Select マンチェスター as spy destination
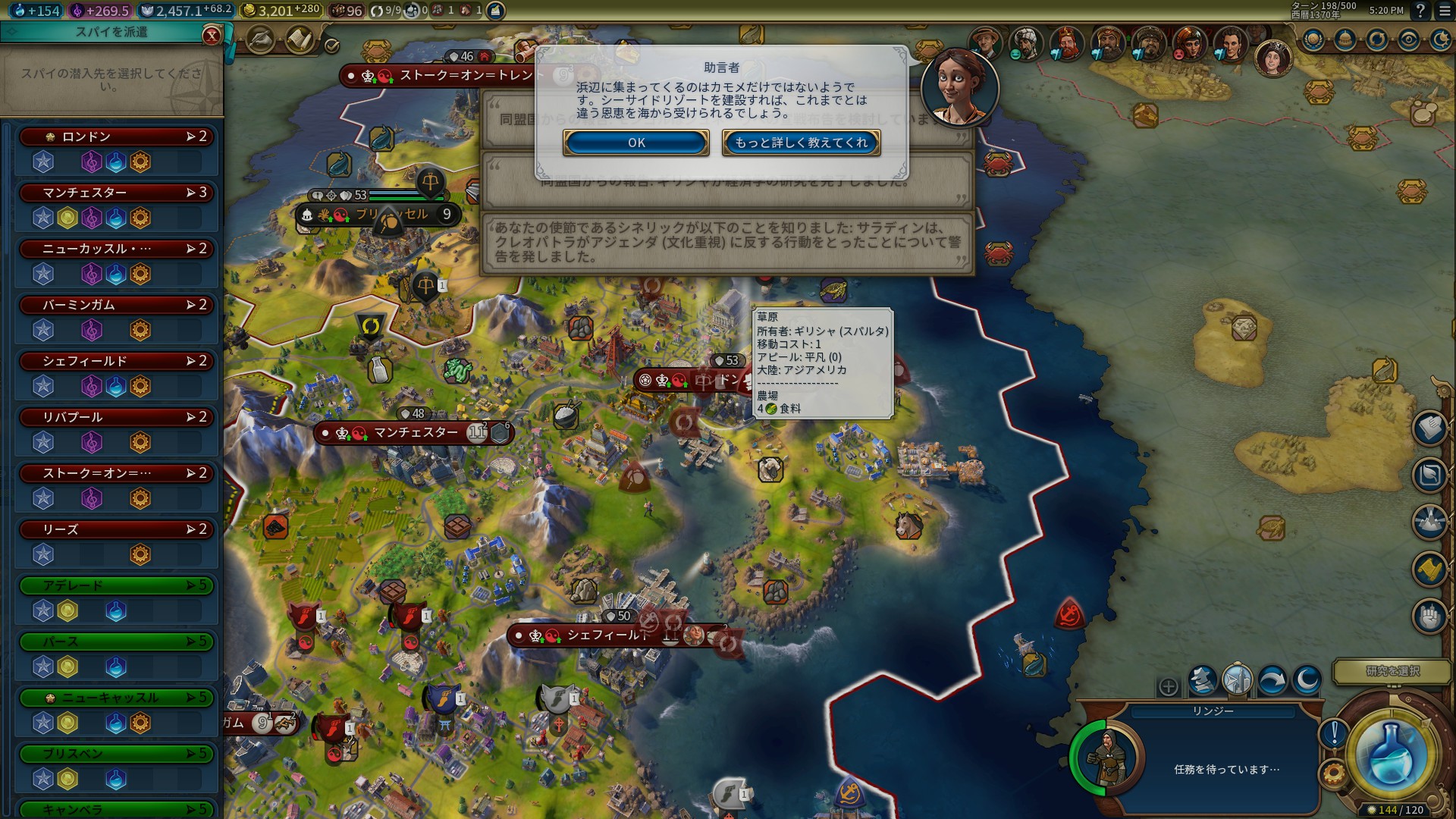Image resolution: width=1456 pixels, height=819 pixels. point(118,193)
